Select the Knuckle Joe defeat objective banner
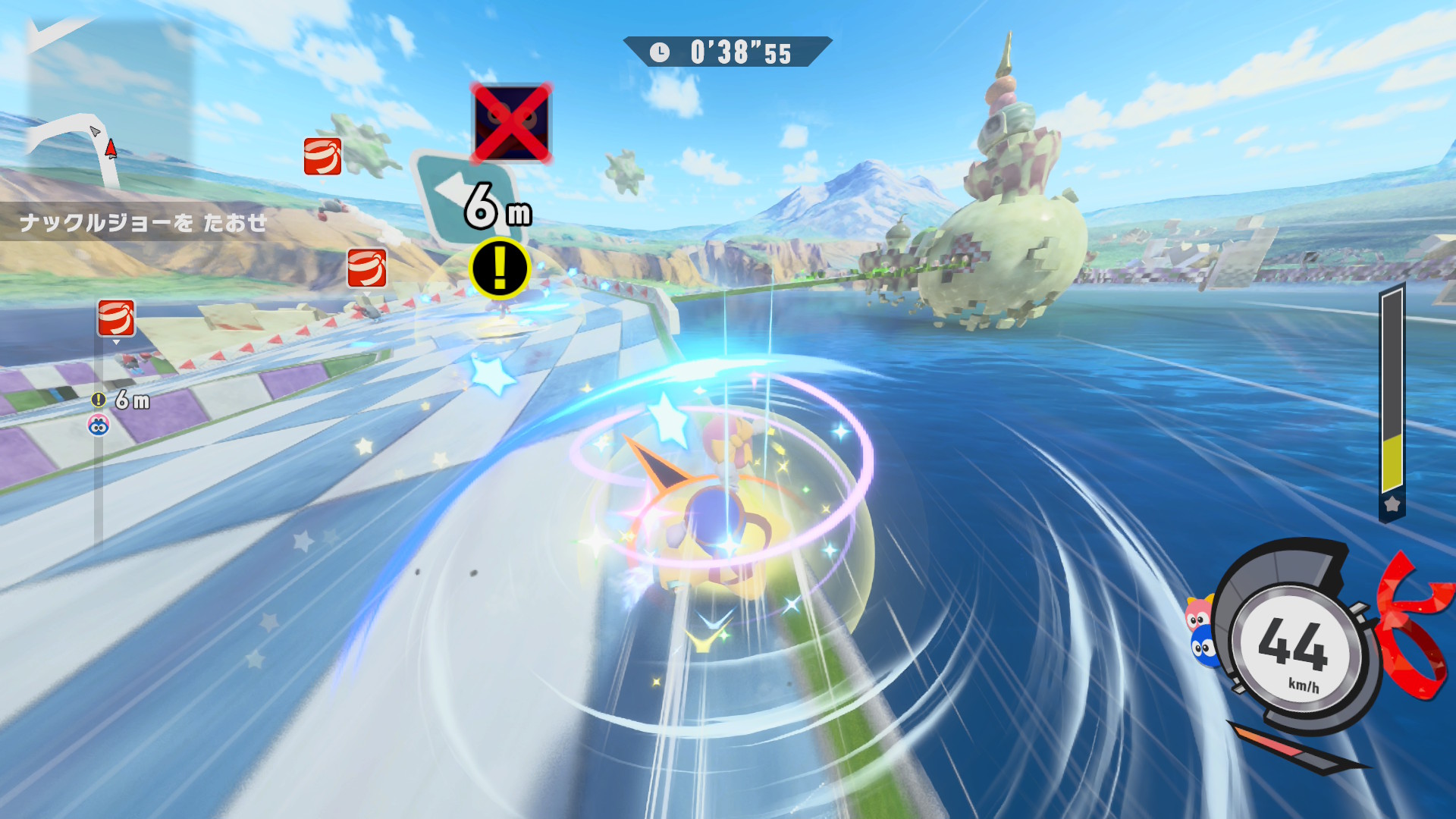Screen dimensions: 1456x819 [143, 222]
